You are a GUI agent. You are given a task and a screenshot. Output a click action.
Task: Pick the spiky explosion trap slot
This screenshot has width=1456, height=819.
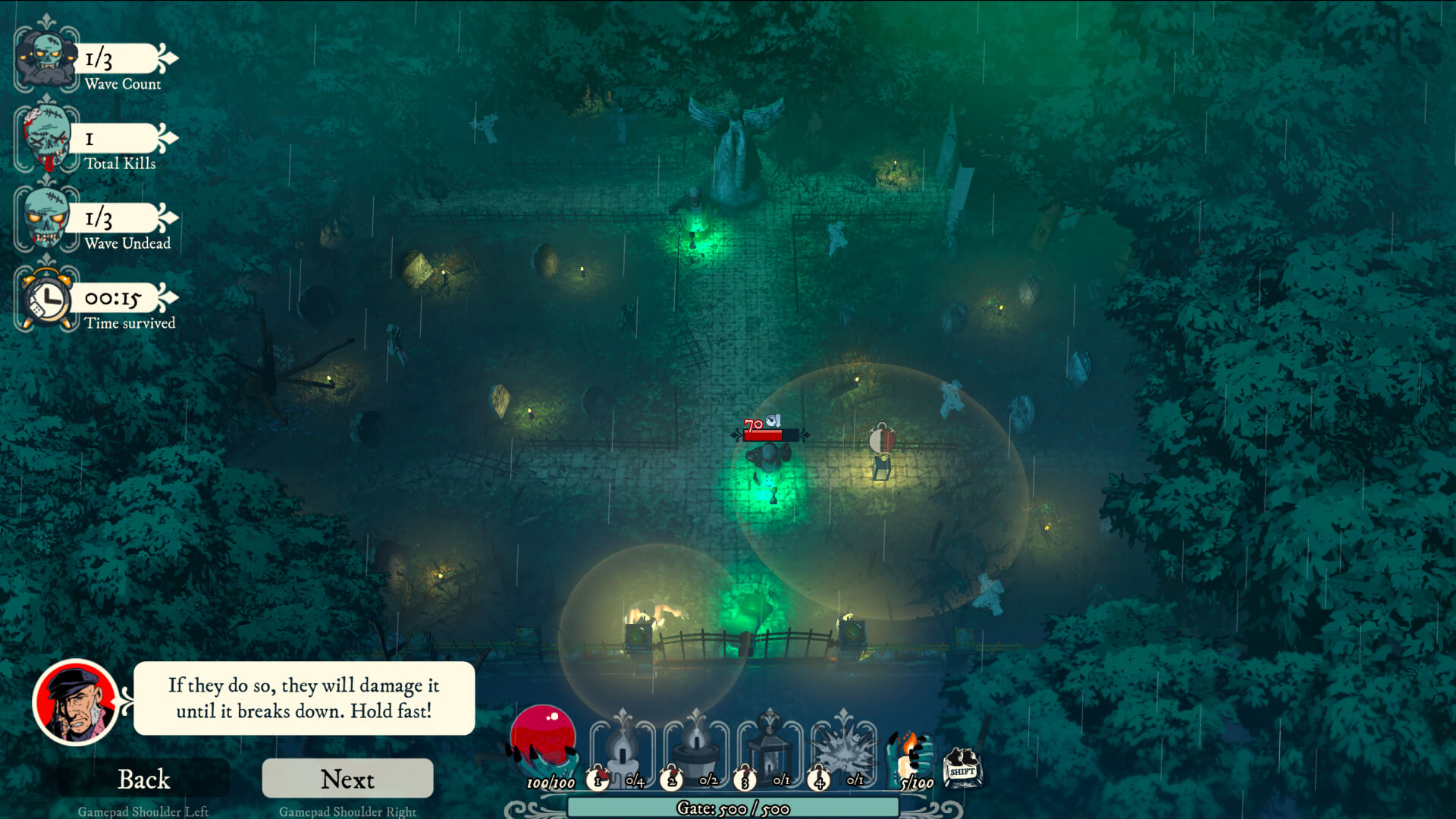tap(843, 747)
